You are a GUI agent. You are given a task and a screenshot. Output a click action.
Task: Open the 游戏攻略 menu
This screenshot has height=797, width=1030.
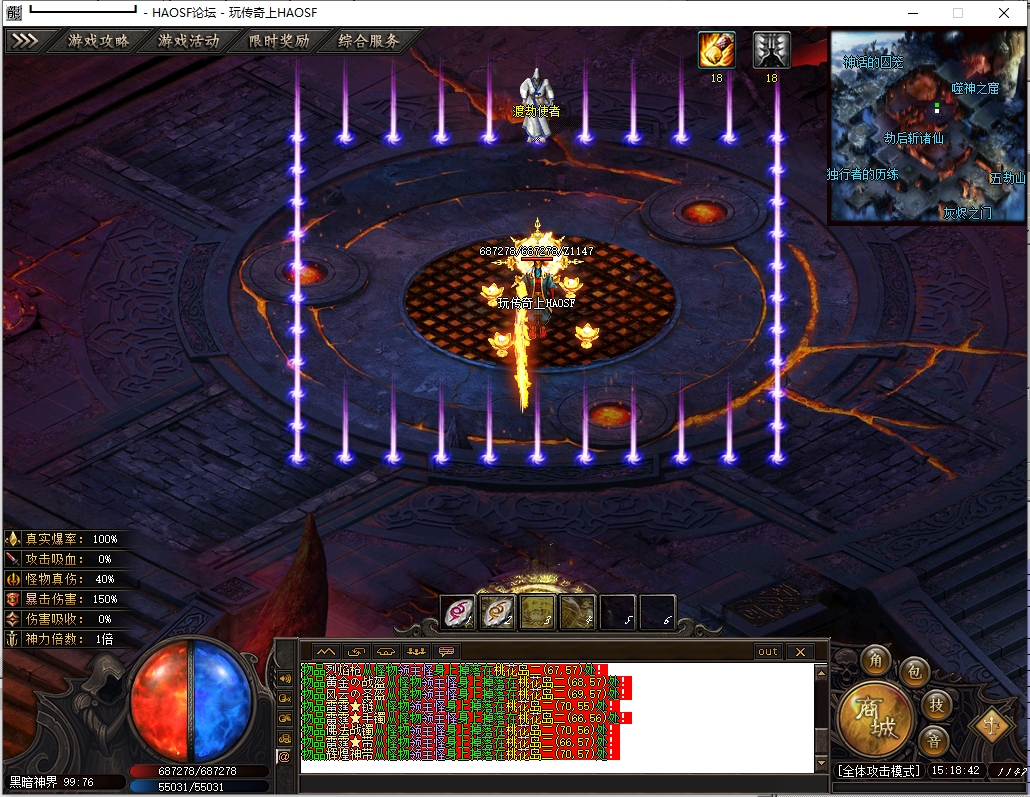coord(98,41)
